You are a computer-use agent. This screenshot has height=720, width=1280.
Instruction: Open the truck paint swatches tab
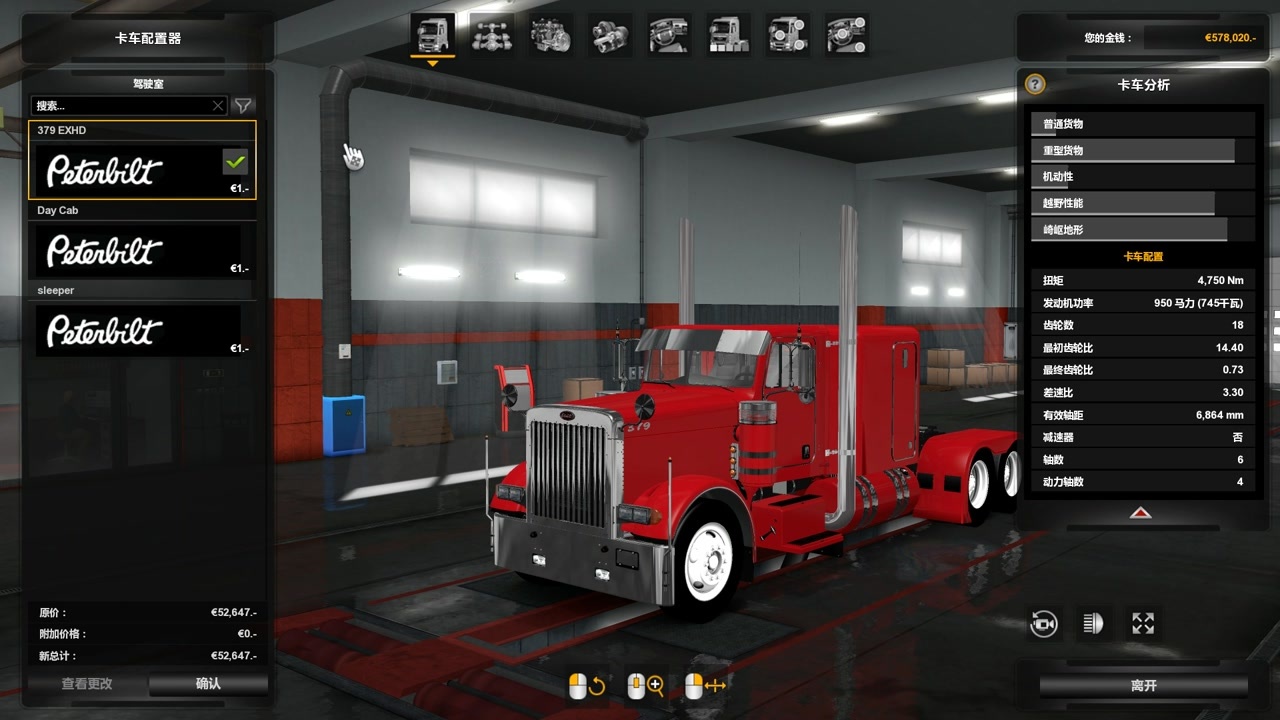tap(728, 36)
